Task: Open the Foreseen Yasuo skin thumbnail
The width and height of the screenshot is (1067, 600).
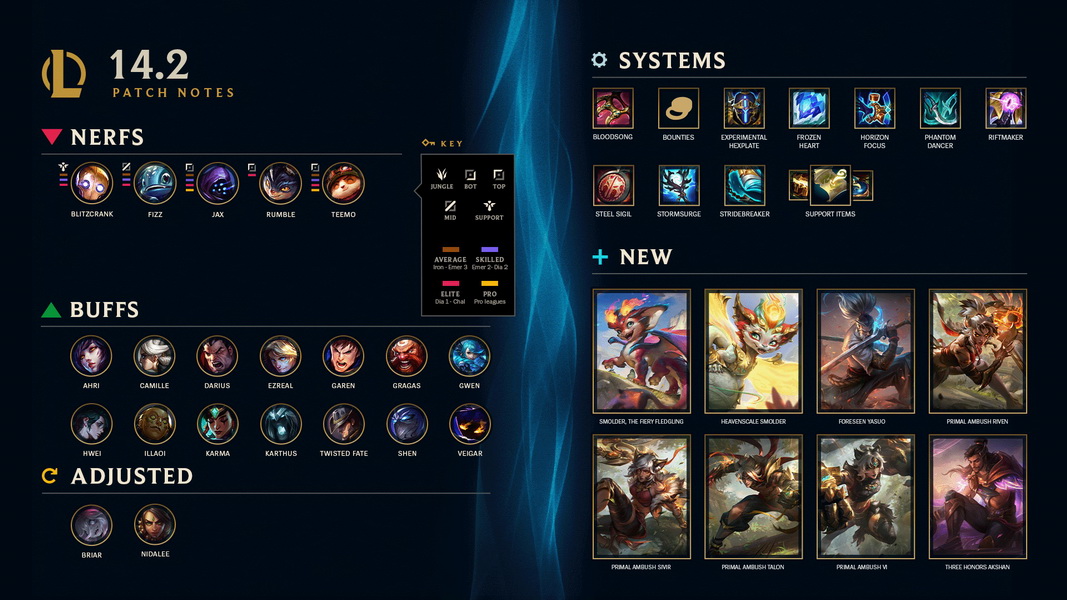Action: point(865,352)
